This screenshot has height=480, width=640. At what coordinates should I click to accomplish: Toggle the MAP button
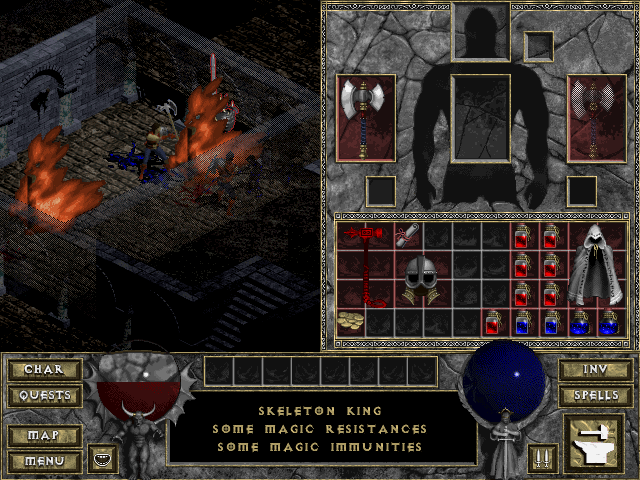point(43,436)
